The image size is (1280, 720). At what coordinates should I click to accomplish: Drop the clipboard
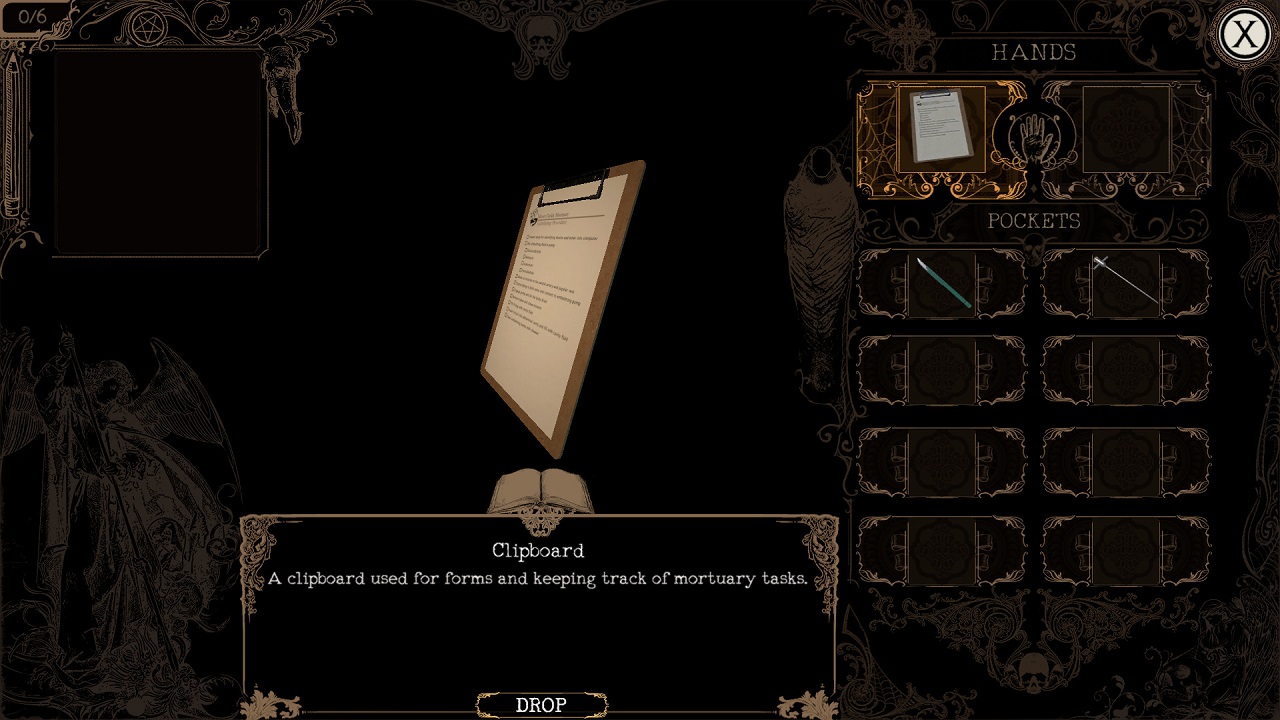pos(541,705)
